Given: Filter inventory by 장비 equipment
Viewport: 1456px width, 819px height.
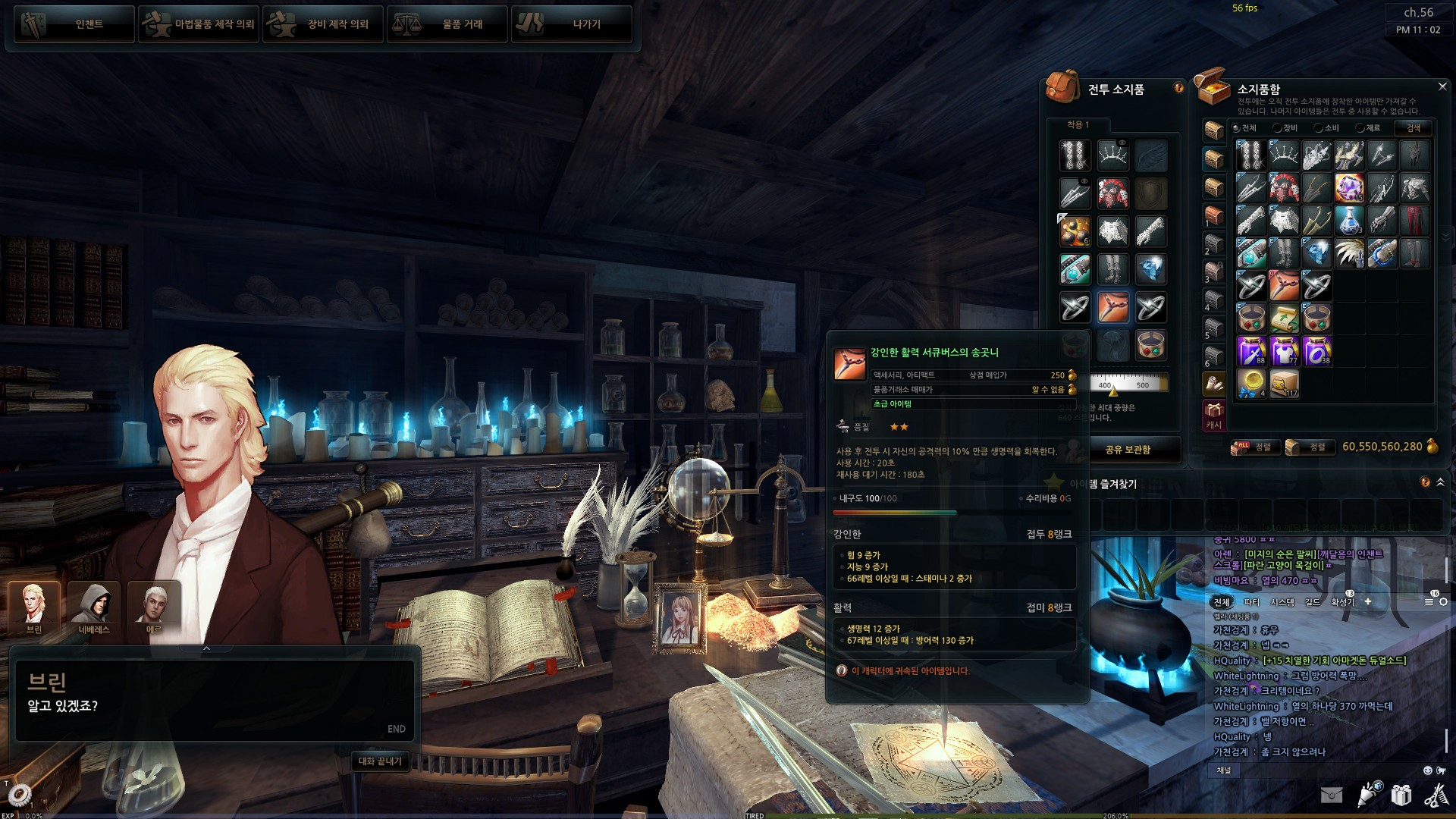Looking at the screenshot, I should 1285,128.
